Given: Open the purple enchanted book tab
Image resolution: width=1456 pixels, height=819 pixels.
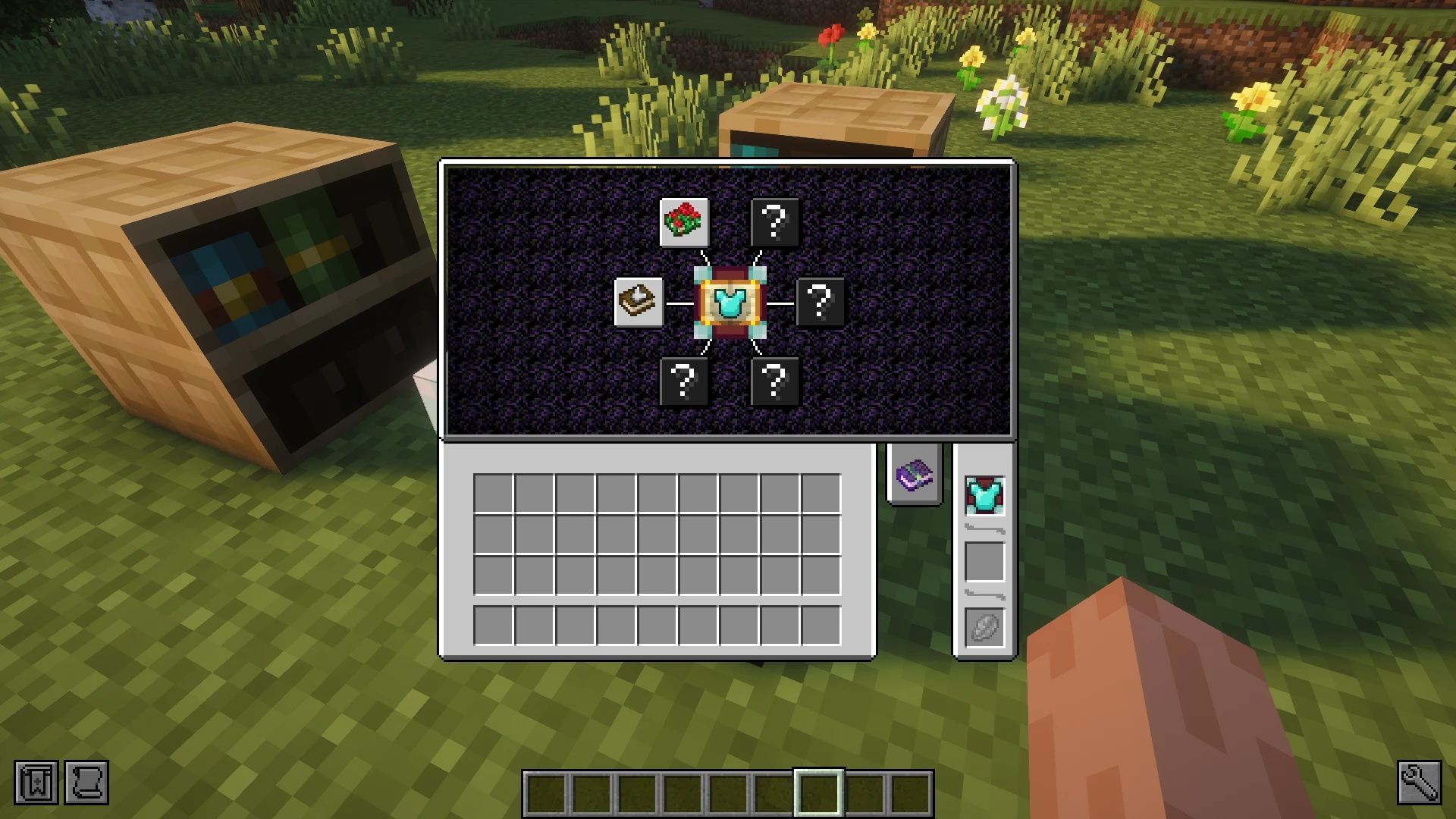Looking at the screenshot, I should point(915,475).
